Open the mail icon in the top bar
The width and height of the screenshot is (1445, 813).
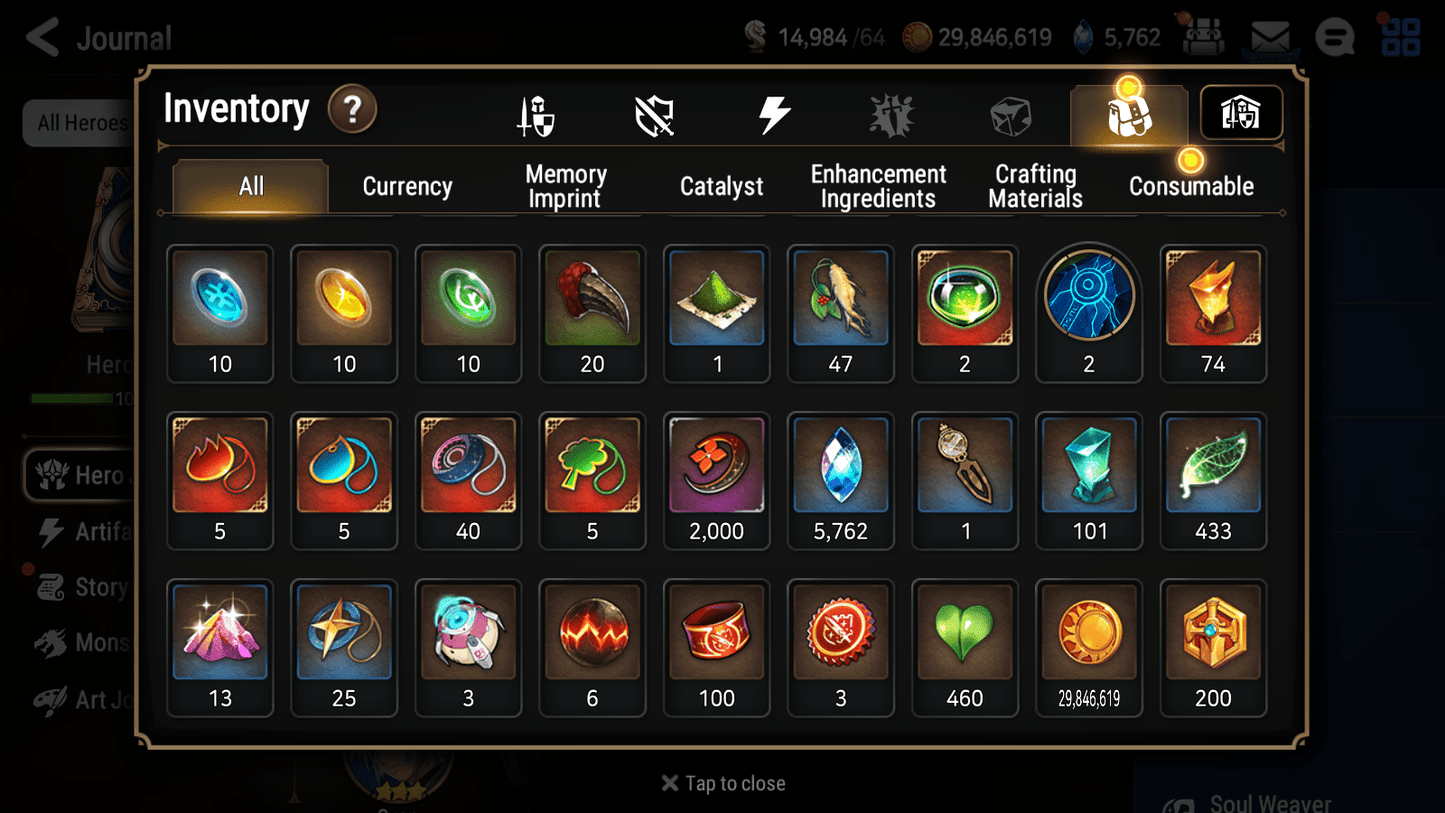pyautogui.click(x=1271, y=36)
